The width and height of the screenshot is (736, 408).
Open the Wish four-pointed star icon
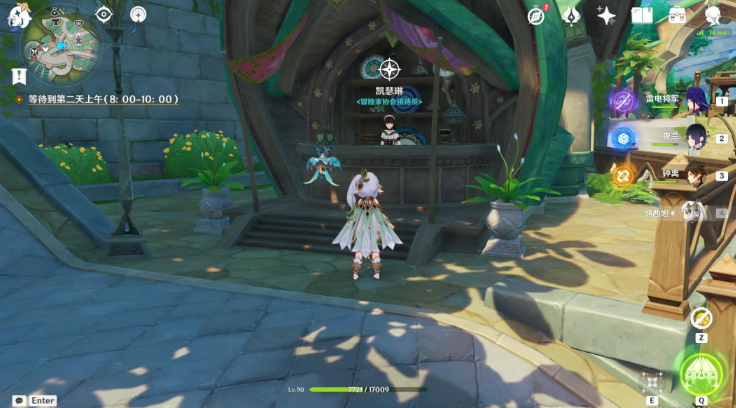pos(606,15)
